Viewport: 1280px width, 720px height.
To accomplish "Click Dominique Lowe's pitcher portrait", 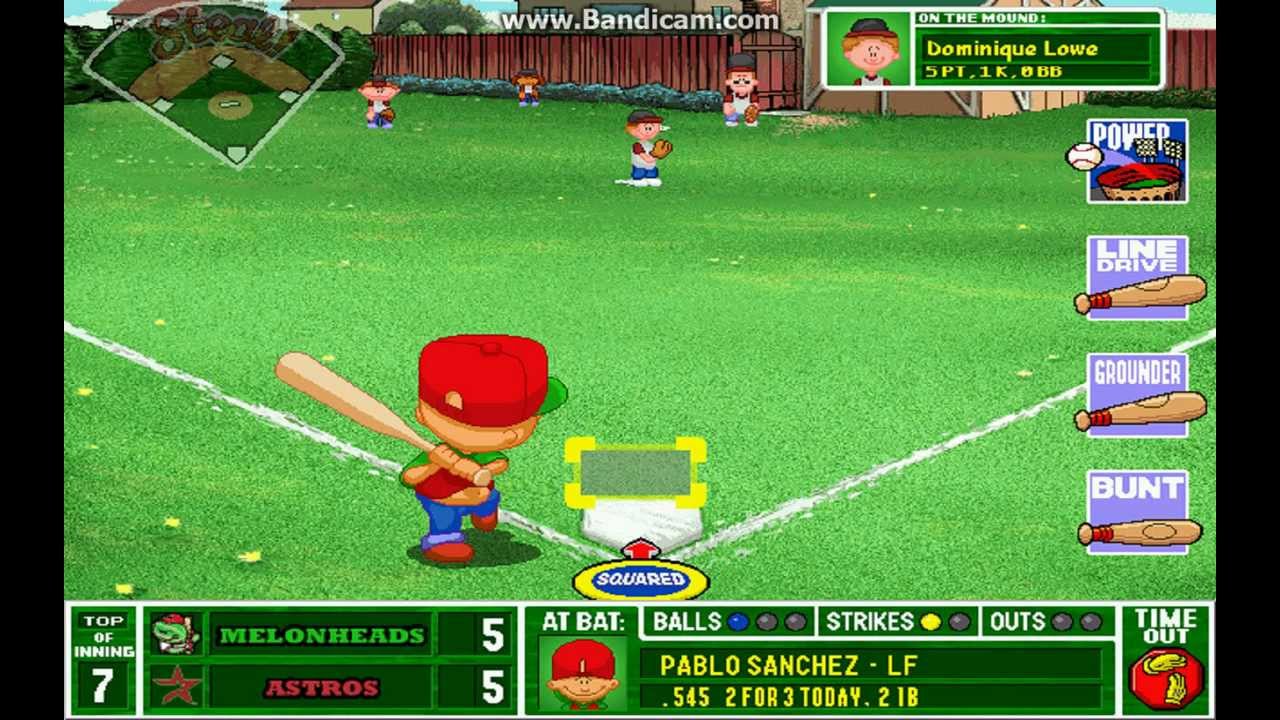I will click(868, 49).
